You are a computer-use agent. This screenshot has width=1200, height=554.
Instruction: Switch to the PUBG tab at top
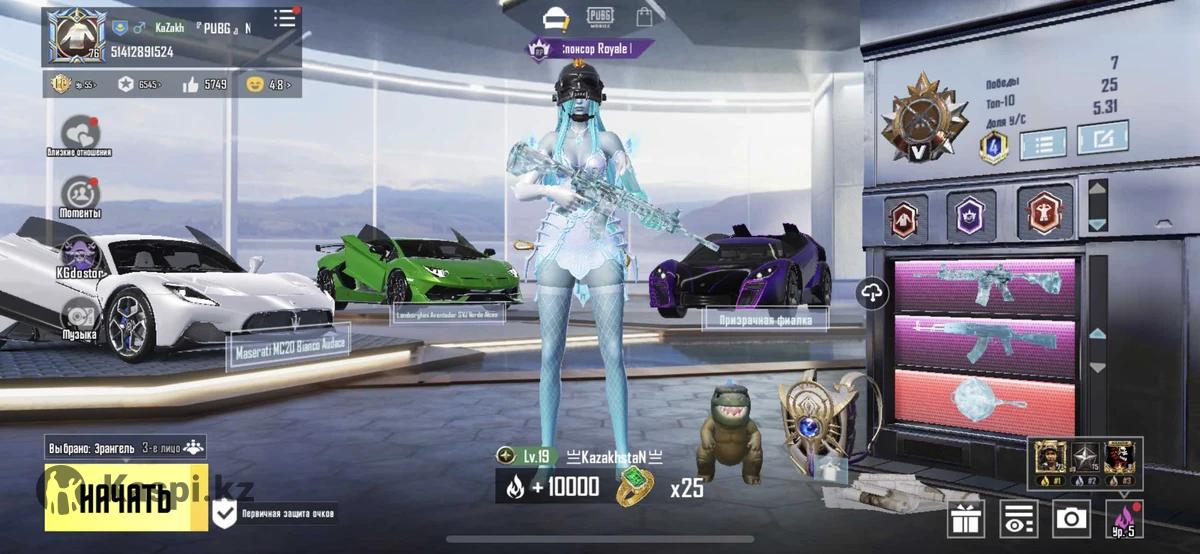[600, 16]
